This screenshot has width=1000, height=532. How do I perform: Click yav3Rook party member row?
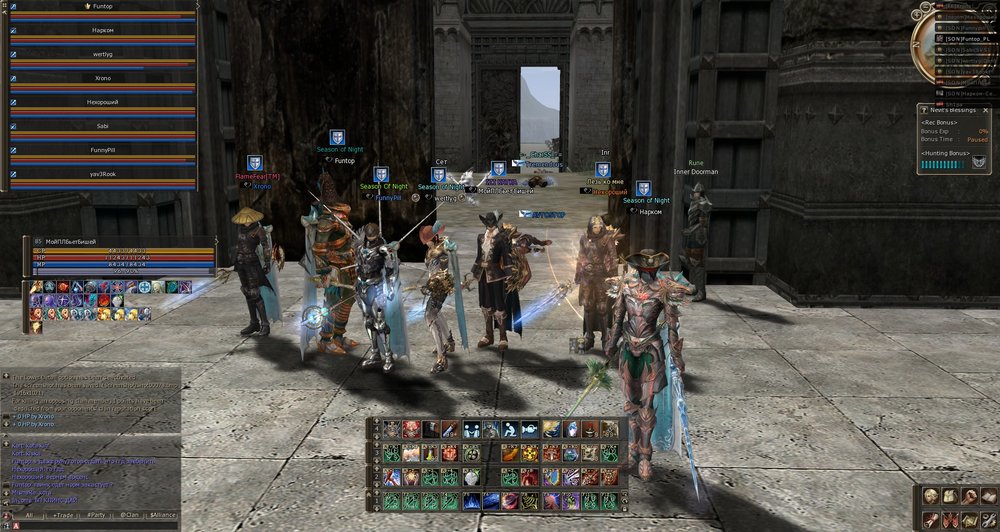[x=102, y=174]
